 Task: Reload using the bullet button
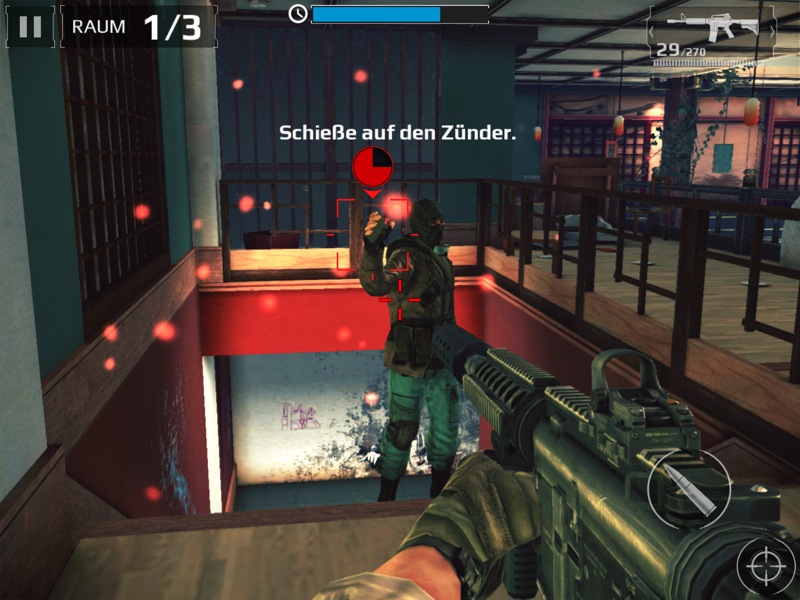689,489
